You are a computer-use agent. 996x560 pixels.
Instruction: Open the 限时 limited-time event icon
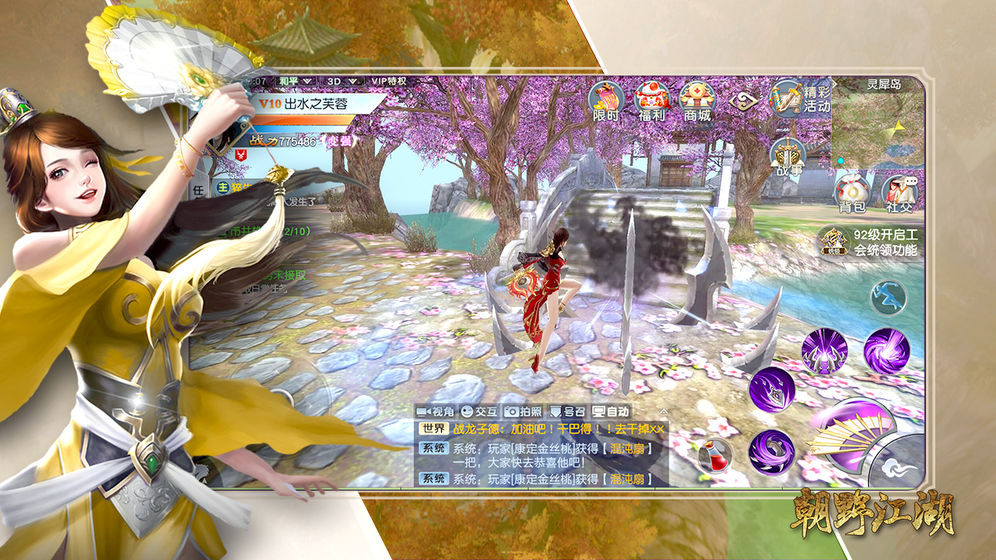[x=606, y=100]
